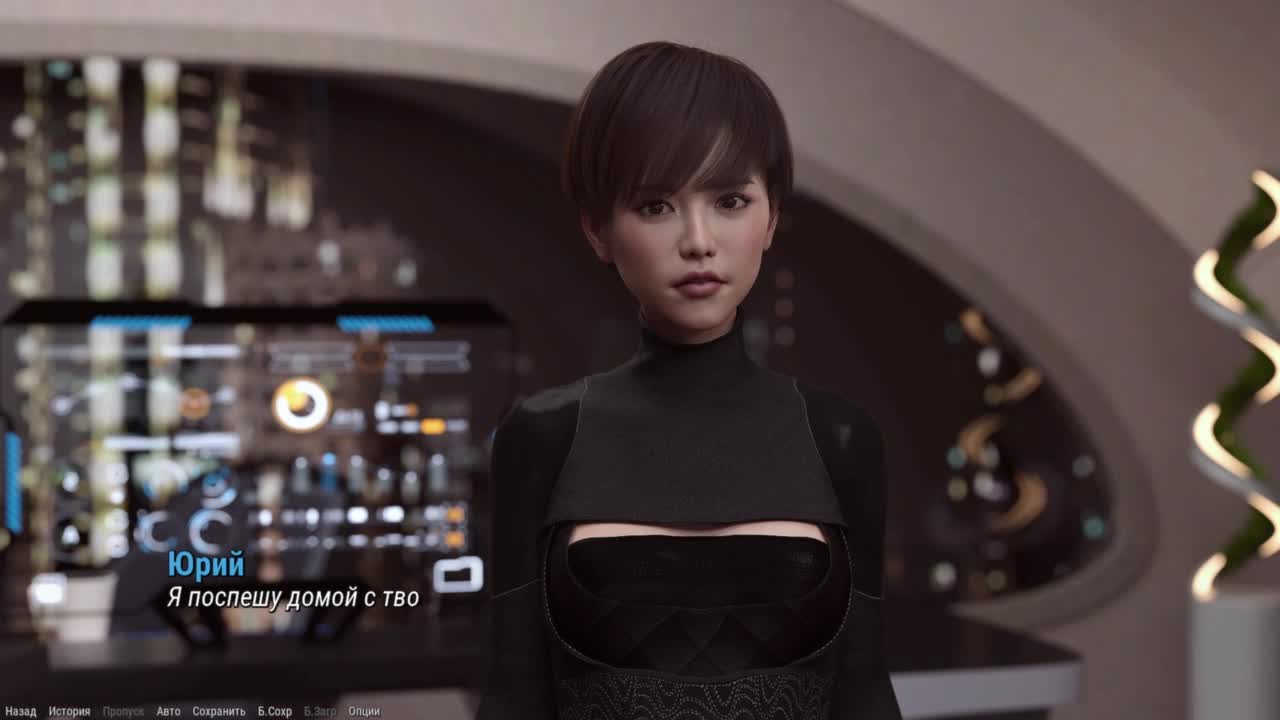Go back with the Назад button
This screenshot has height=720, width=1280.
pyautogui.click(x=20, y=711)
